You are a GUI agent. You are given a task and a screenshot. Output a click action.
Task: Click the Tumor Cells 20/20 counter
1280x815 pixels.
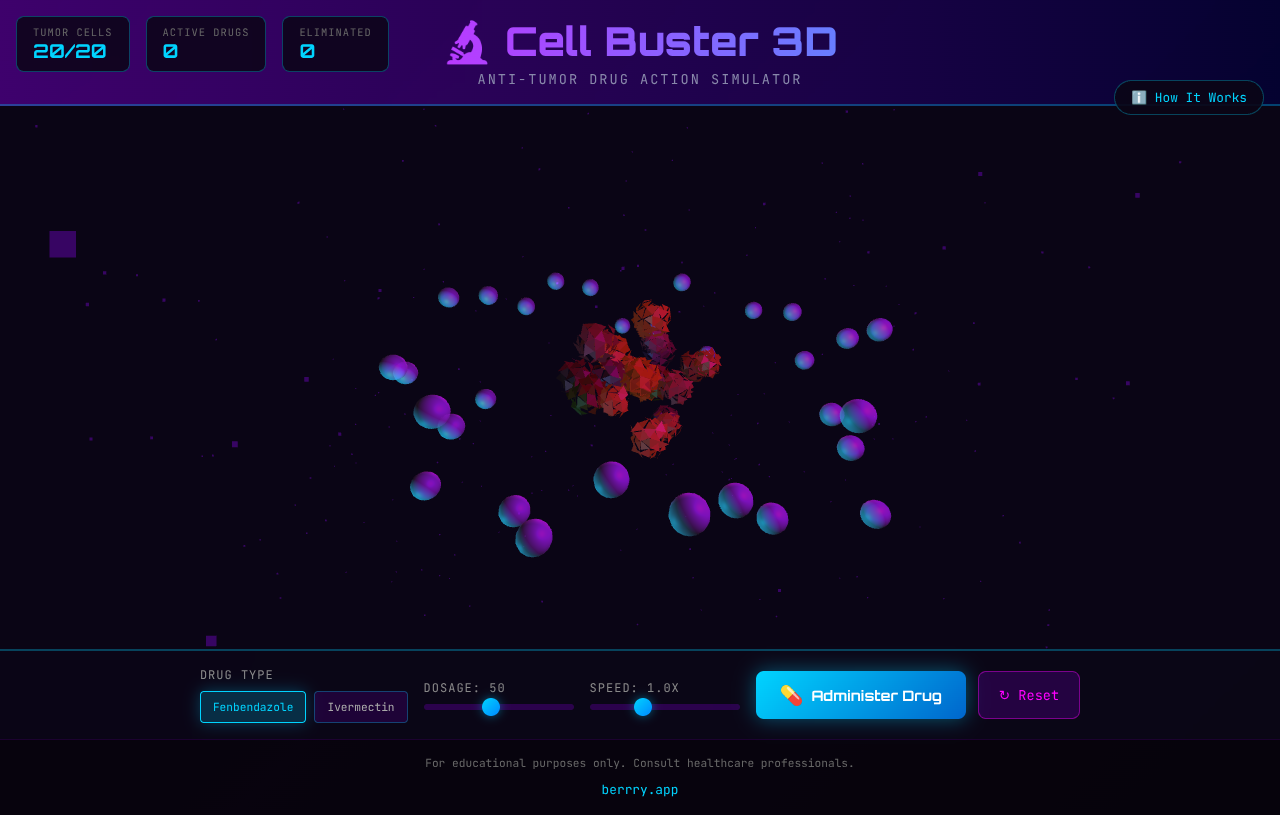[x=72, y=43]
